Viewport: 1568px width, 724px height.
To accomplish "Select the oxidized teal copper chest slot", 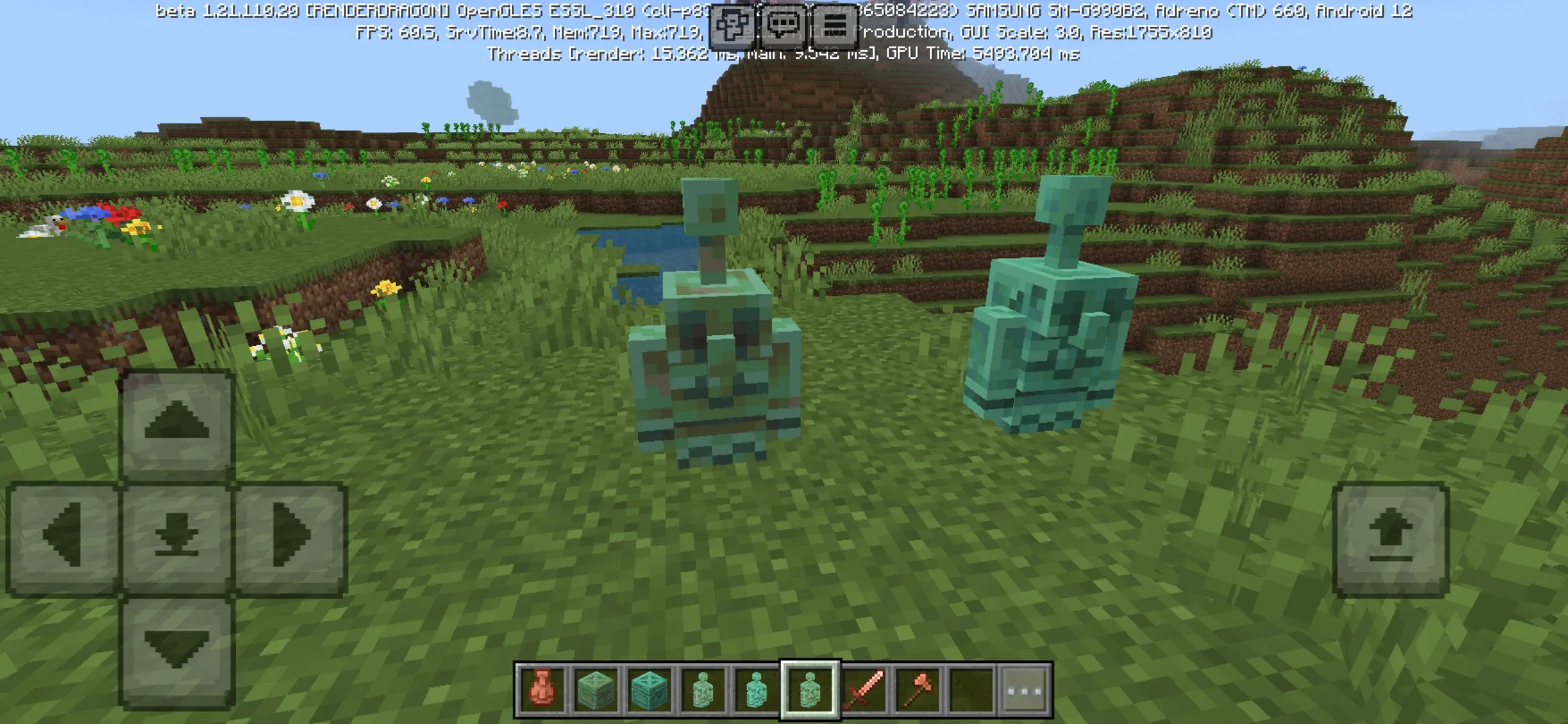I will 649,690.
